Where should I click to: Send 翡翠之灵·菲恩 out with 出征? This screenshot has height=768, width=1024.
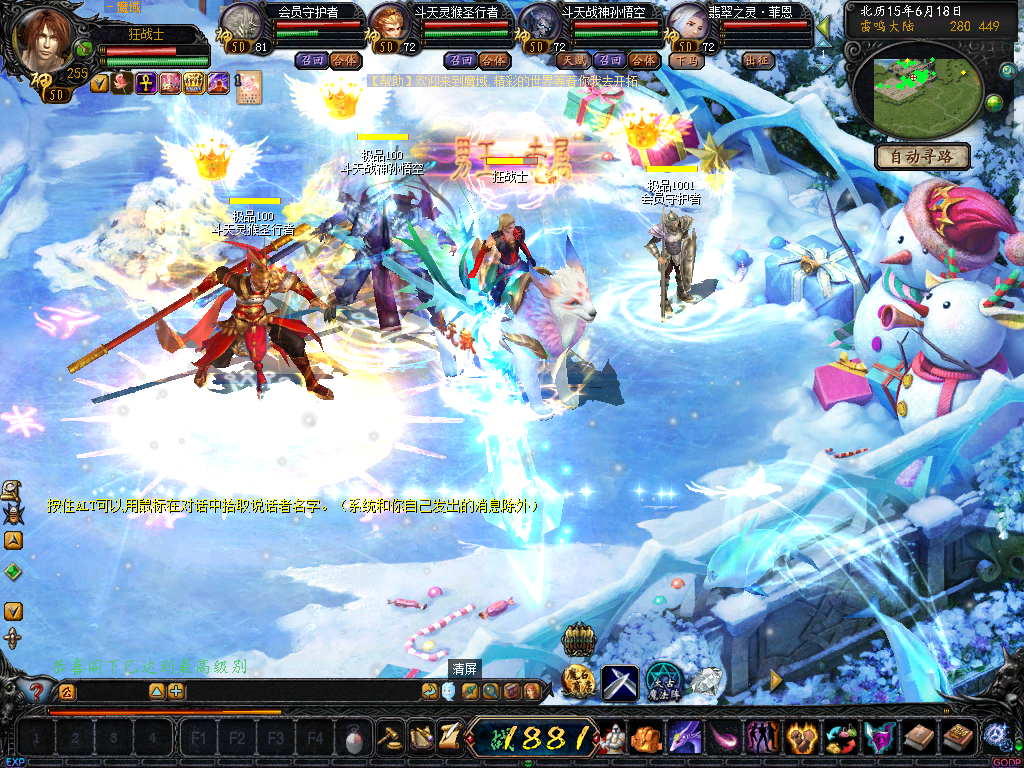pyautogui.click(x=757, y=60)
